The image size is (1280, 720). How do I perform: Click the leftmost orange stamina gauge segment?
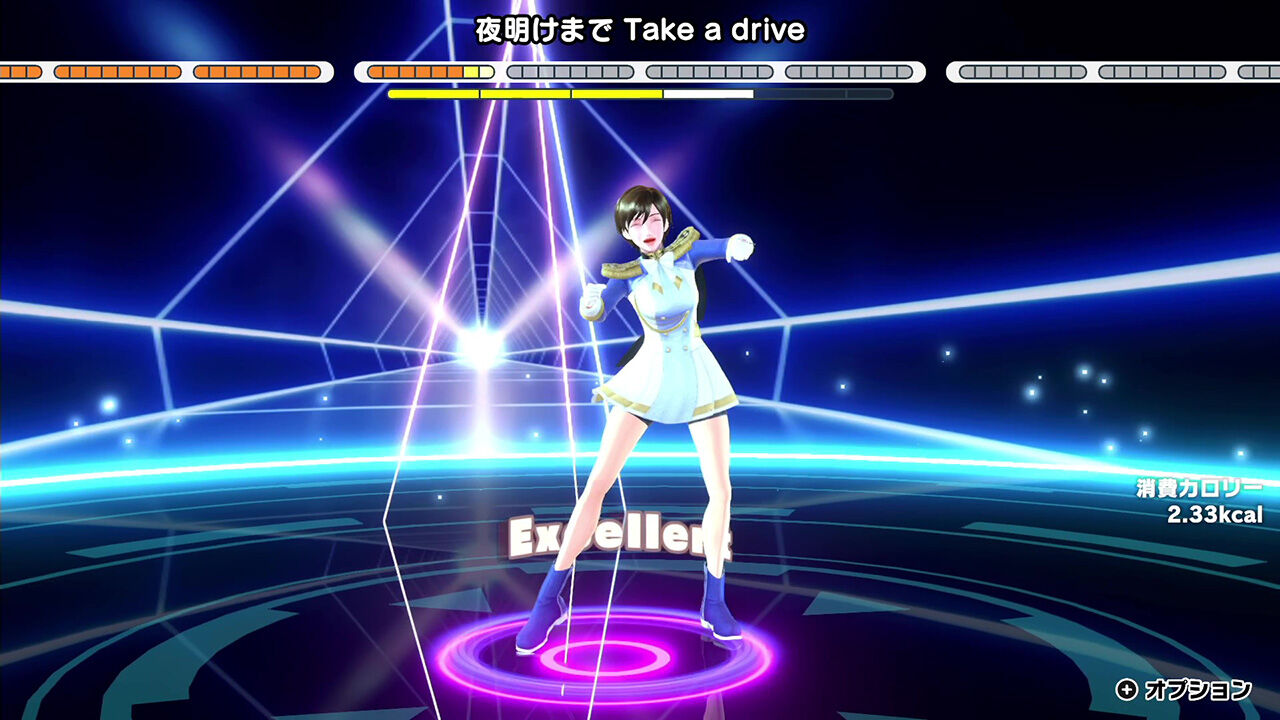coord(22,71)
